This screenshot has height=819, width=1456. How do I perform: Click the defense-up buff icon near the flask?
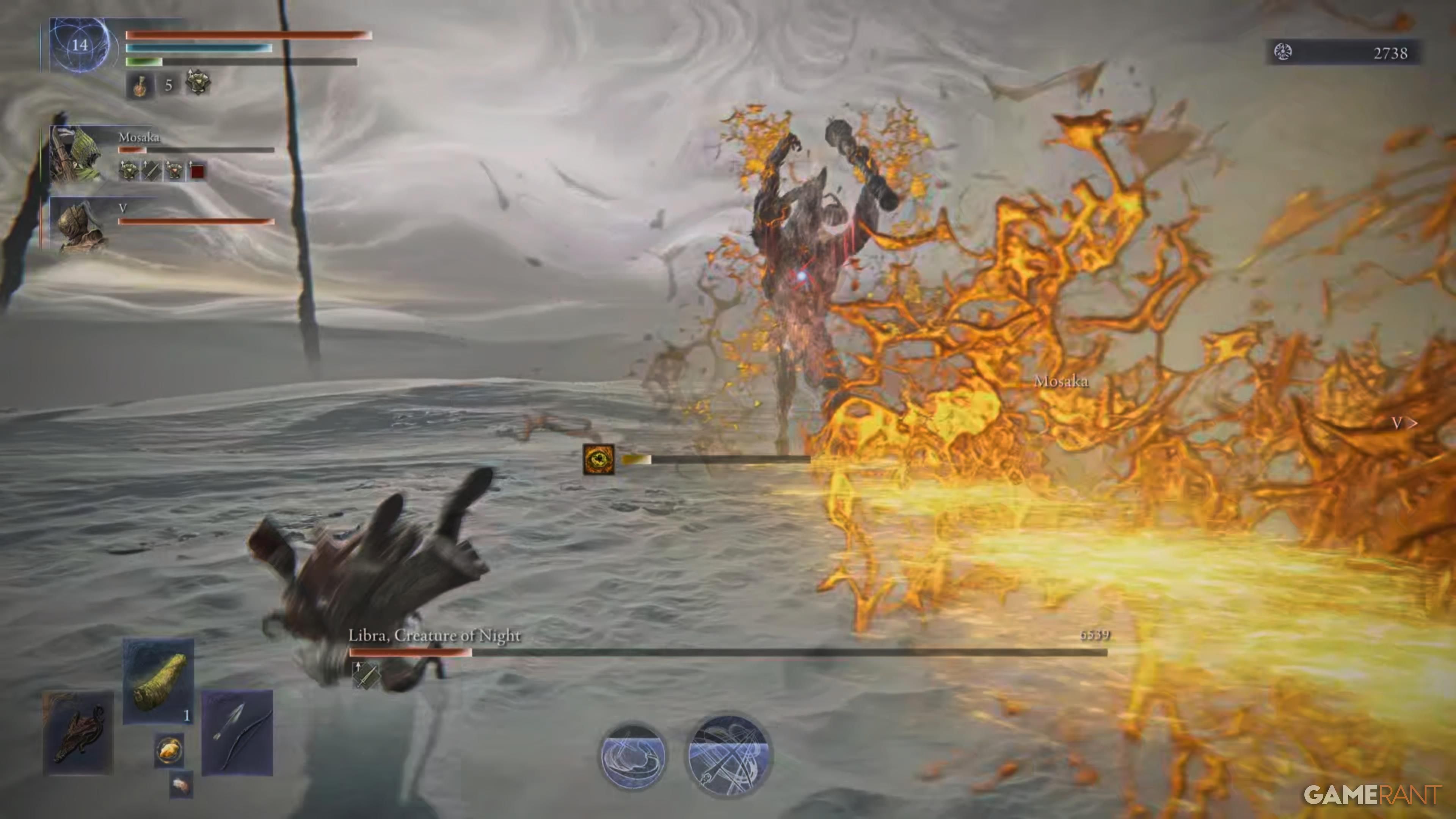(x=198, y=84)
